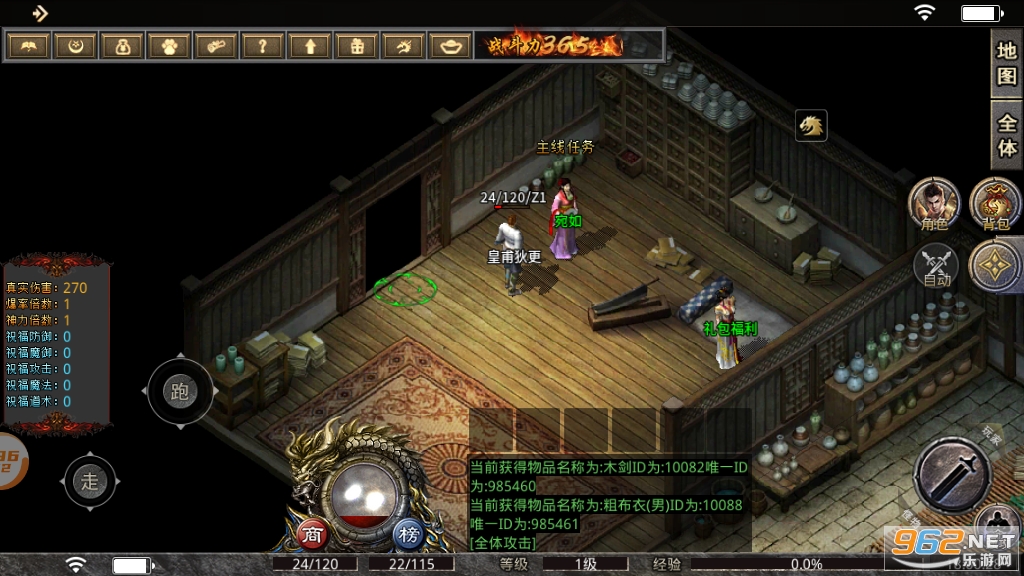Open the money bag toolbar button
The image size is (1024, 576).
(122, 46)
